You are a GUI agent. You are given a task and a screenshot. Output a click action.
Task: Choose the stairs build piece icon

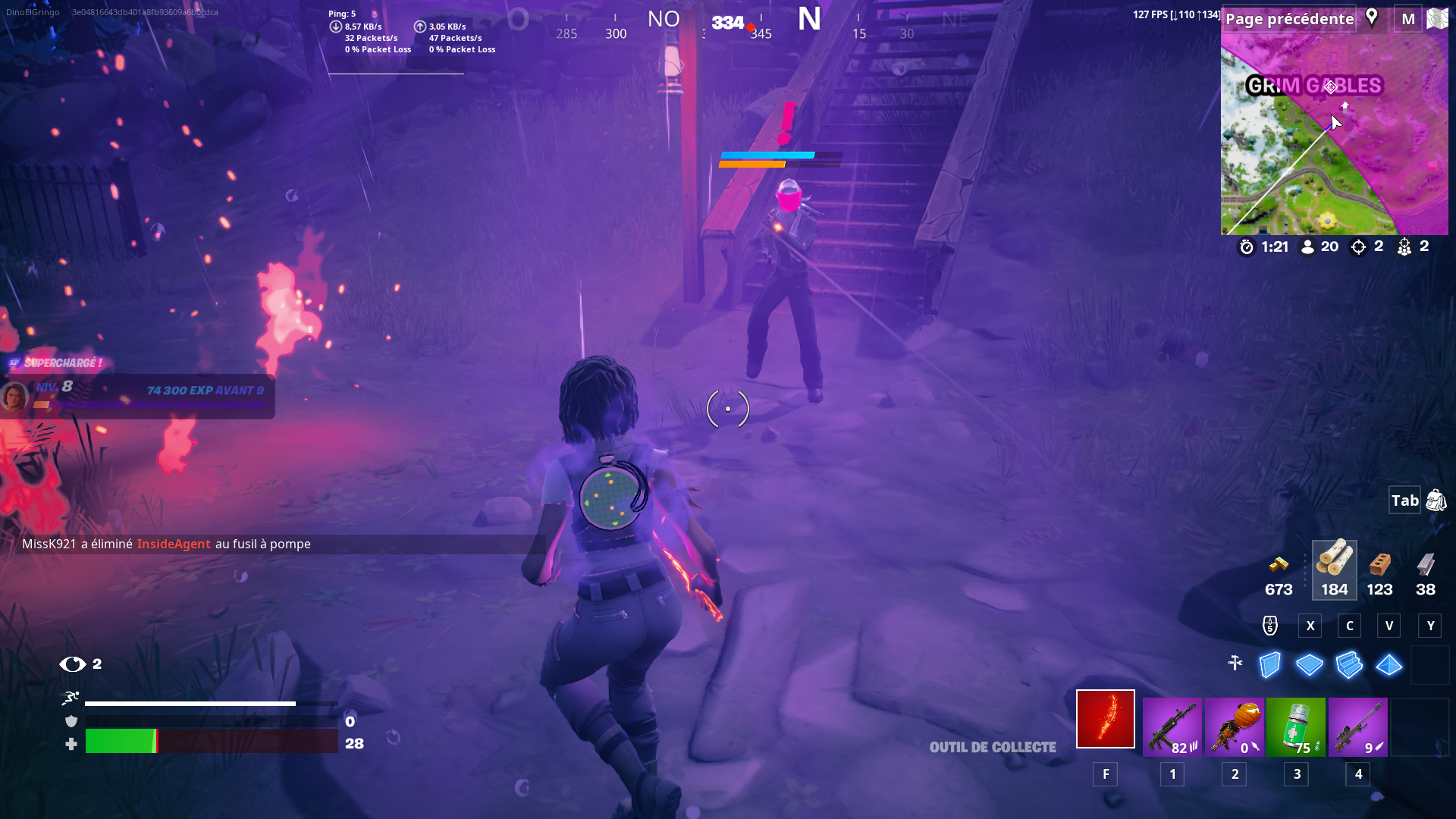1350,665
